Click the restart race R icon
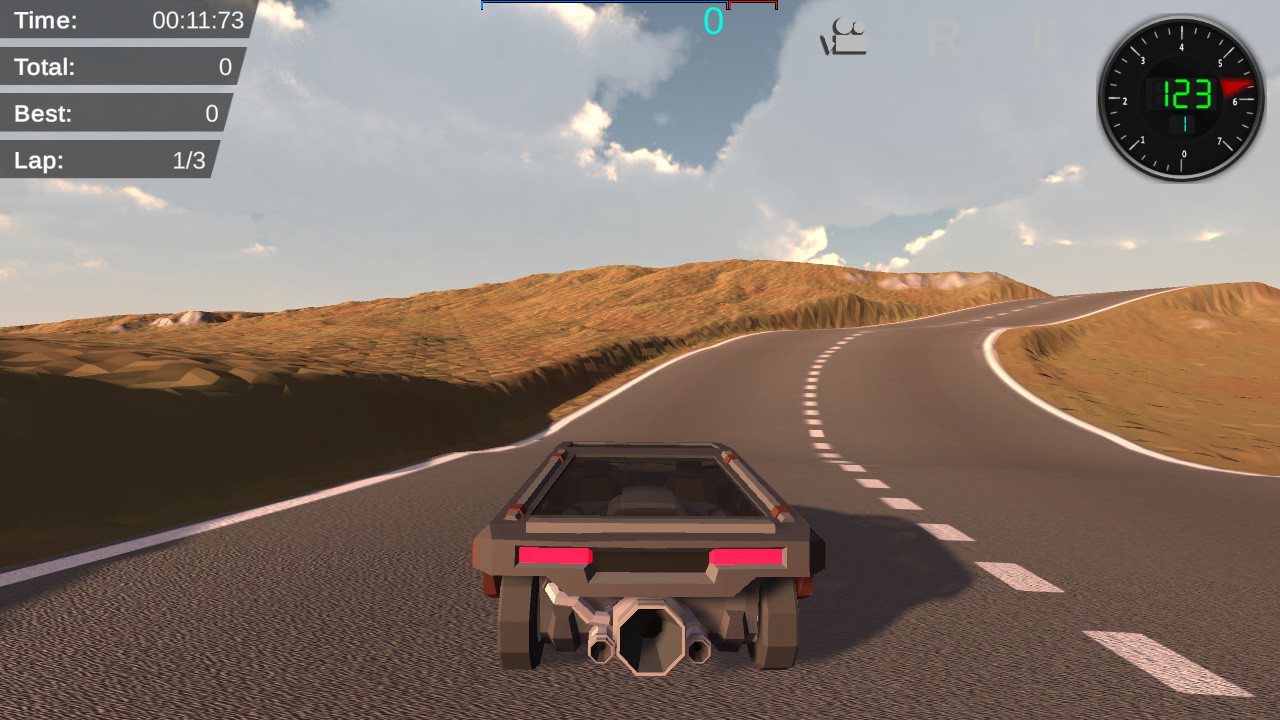Screen dimensions: 1280x720 click(x=943, y=38)
